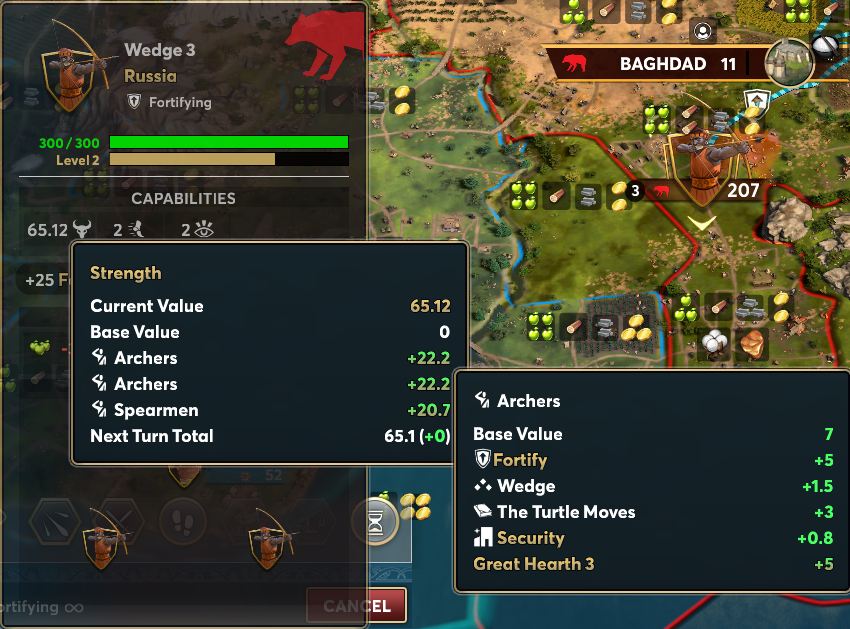Viewport: 850px width, 629px height.
Task: Inspect the eye vision capability icon
Action: (205, 231)
